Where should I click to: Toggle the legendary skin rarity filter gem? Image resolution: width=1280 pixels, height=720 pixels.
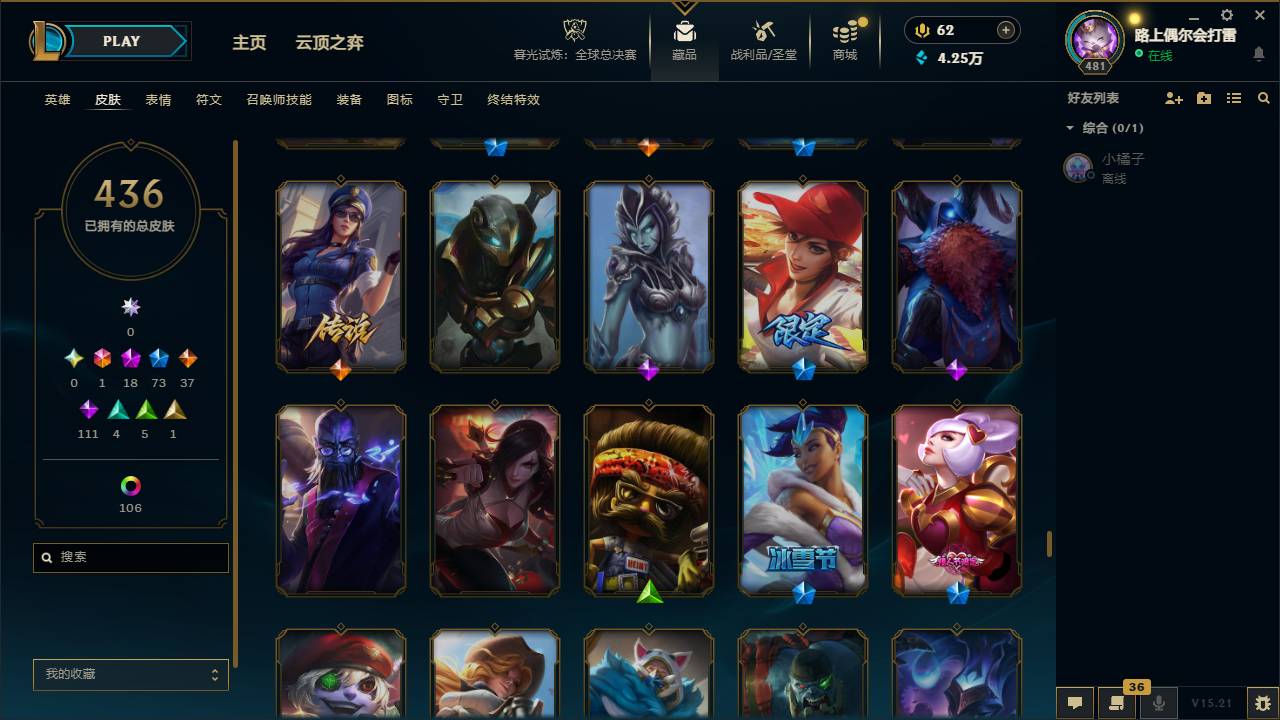(x=129, y=357)
